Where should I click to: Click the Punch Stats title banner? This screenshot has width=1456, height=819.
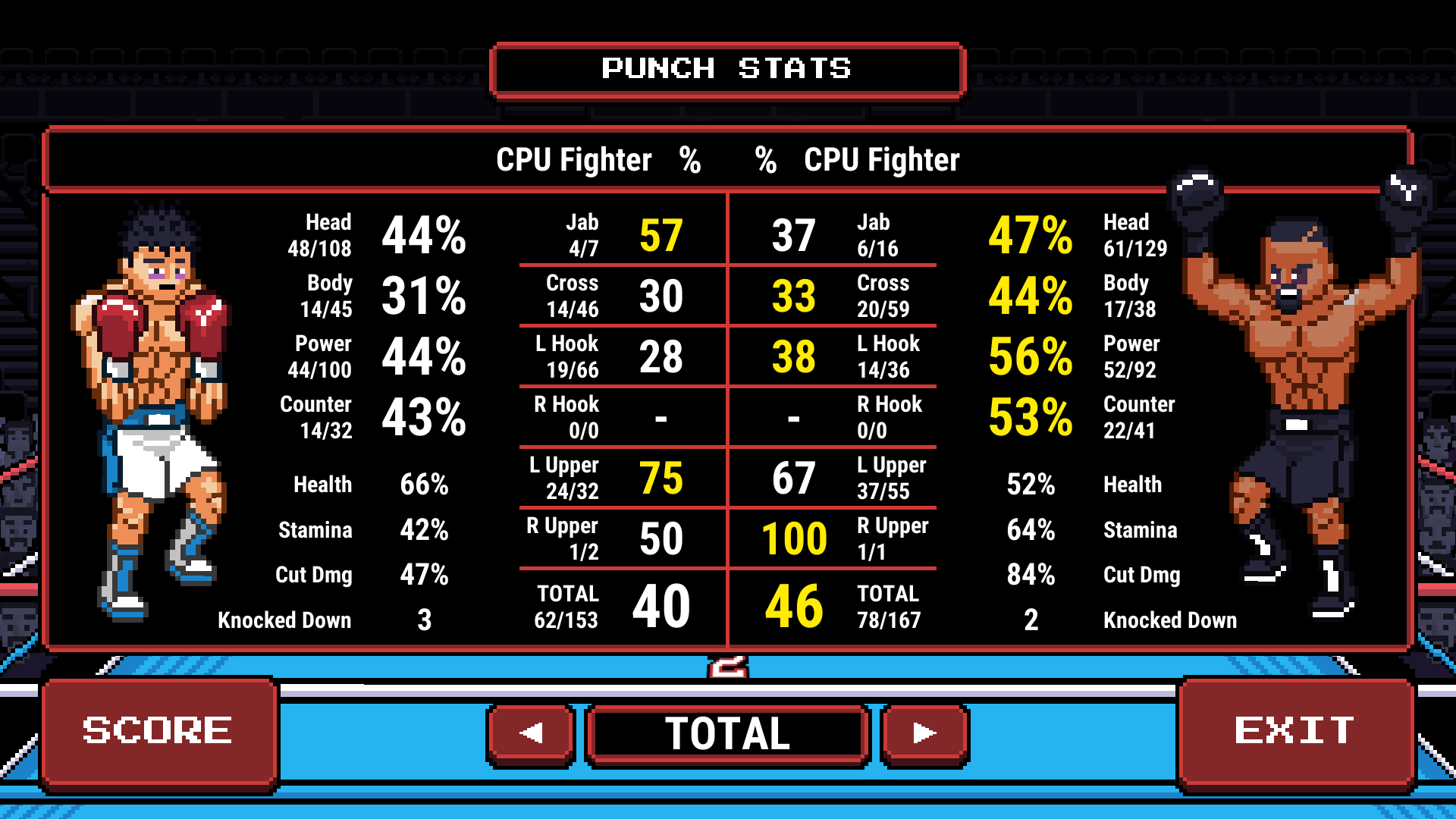tap(726, 70)
